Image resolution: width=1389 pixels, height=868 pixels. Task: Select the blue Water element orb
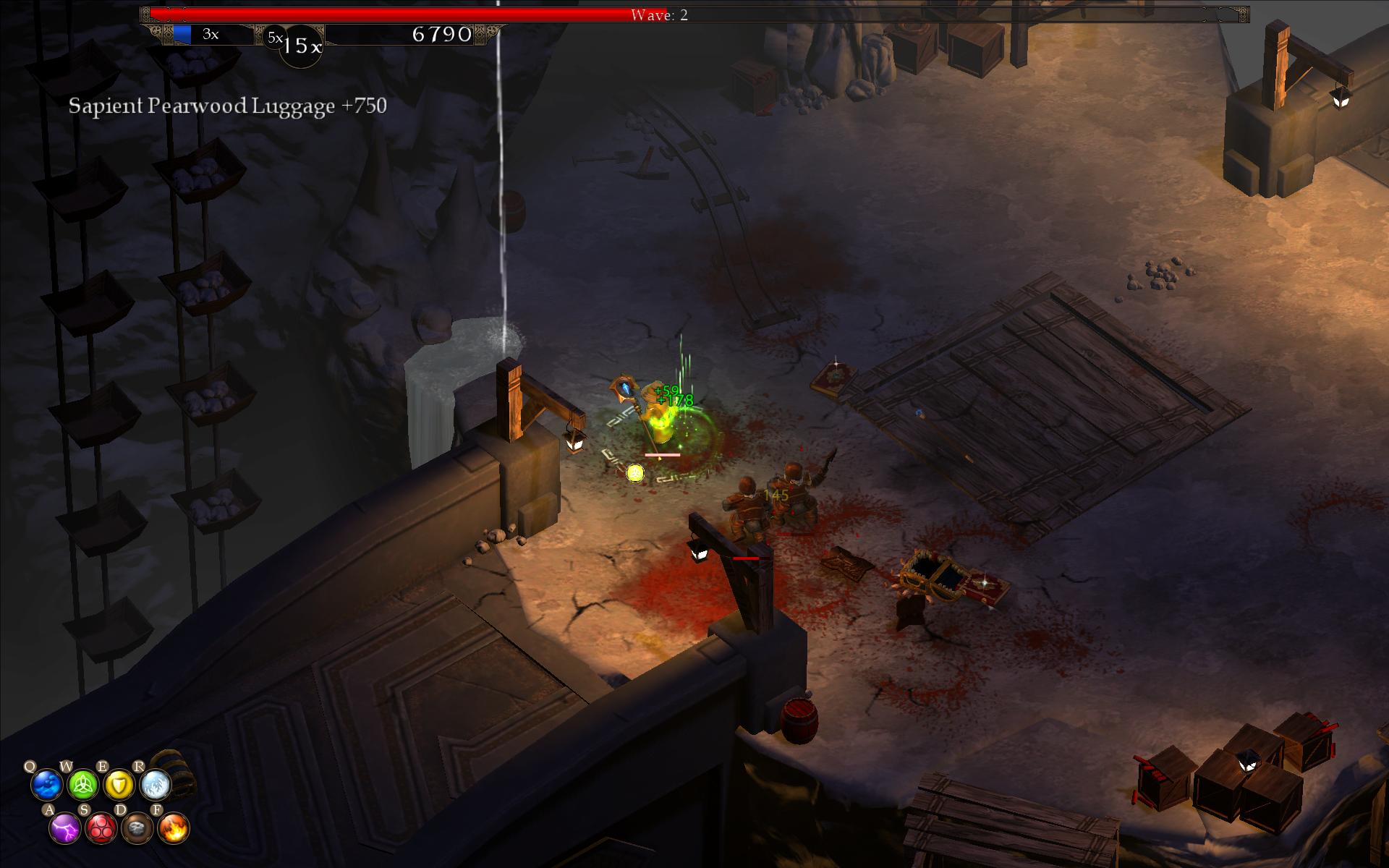click(47, 784)
